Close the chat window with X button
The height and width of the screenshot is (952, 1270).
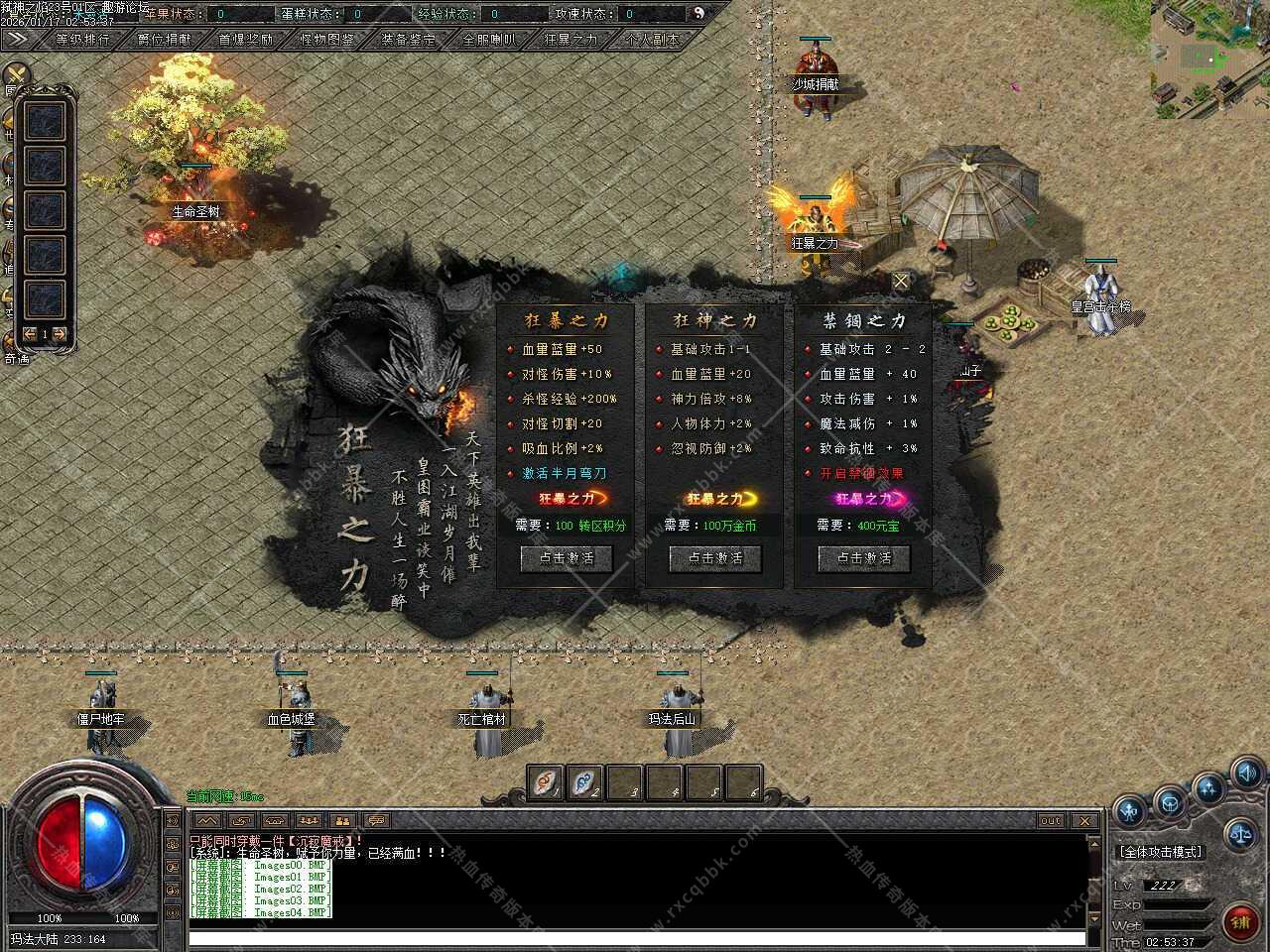tap(1084, 821)
